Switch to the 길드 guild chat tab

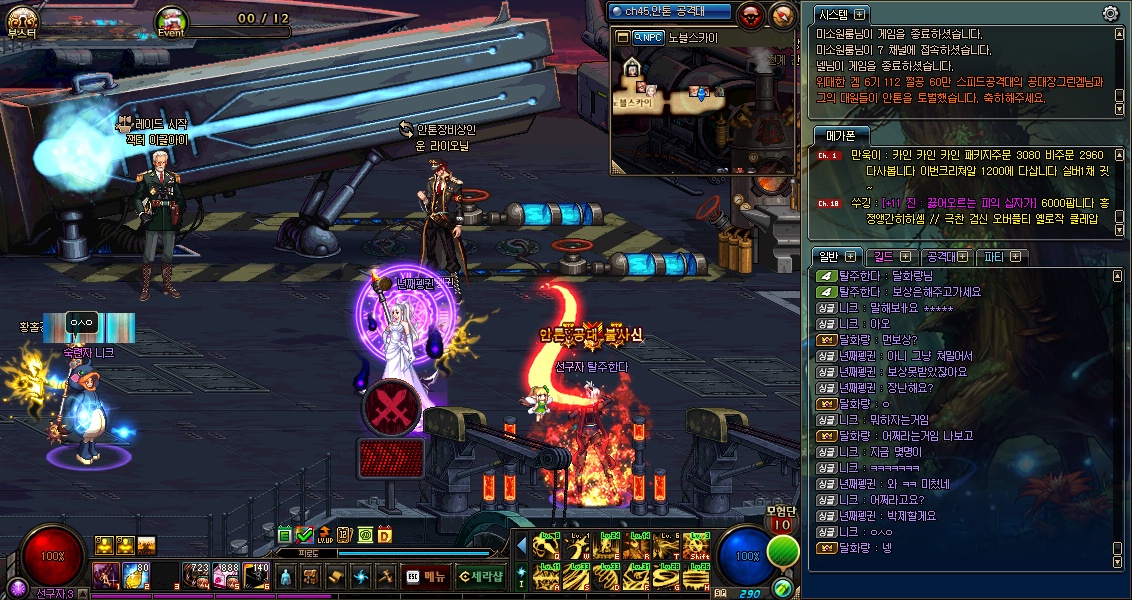(x=884, y=257)
